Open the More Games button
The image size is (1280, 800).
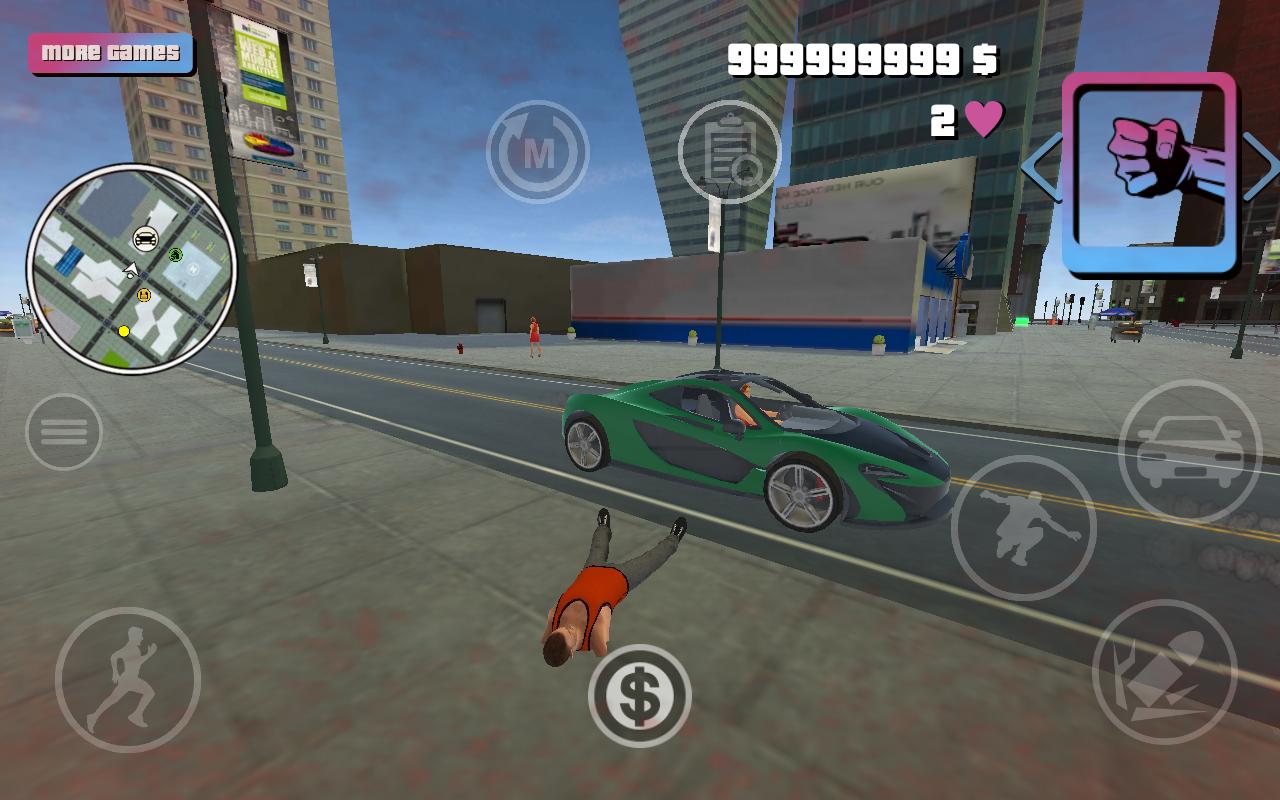tap(110, 53)
